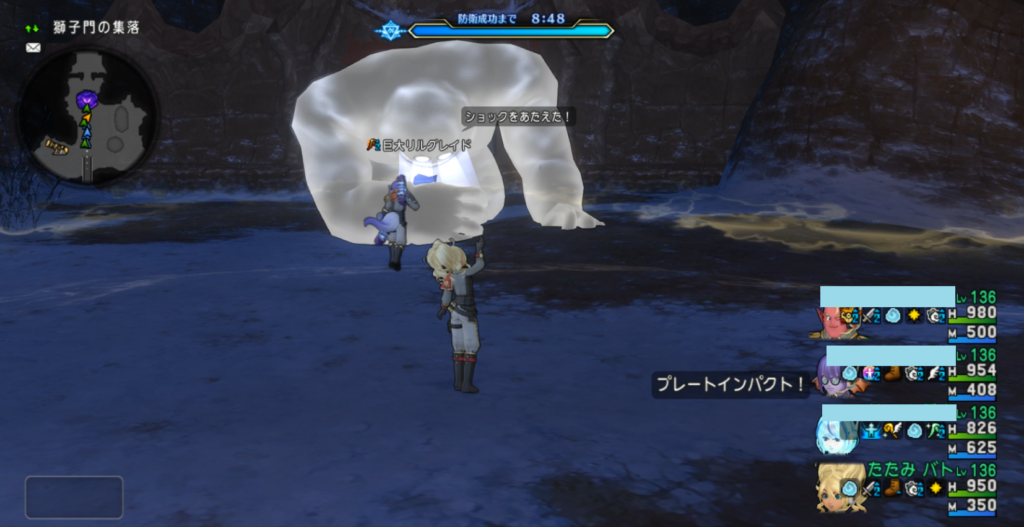Open the circular minimap
1024x527 pixels.
88,116
